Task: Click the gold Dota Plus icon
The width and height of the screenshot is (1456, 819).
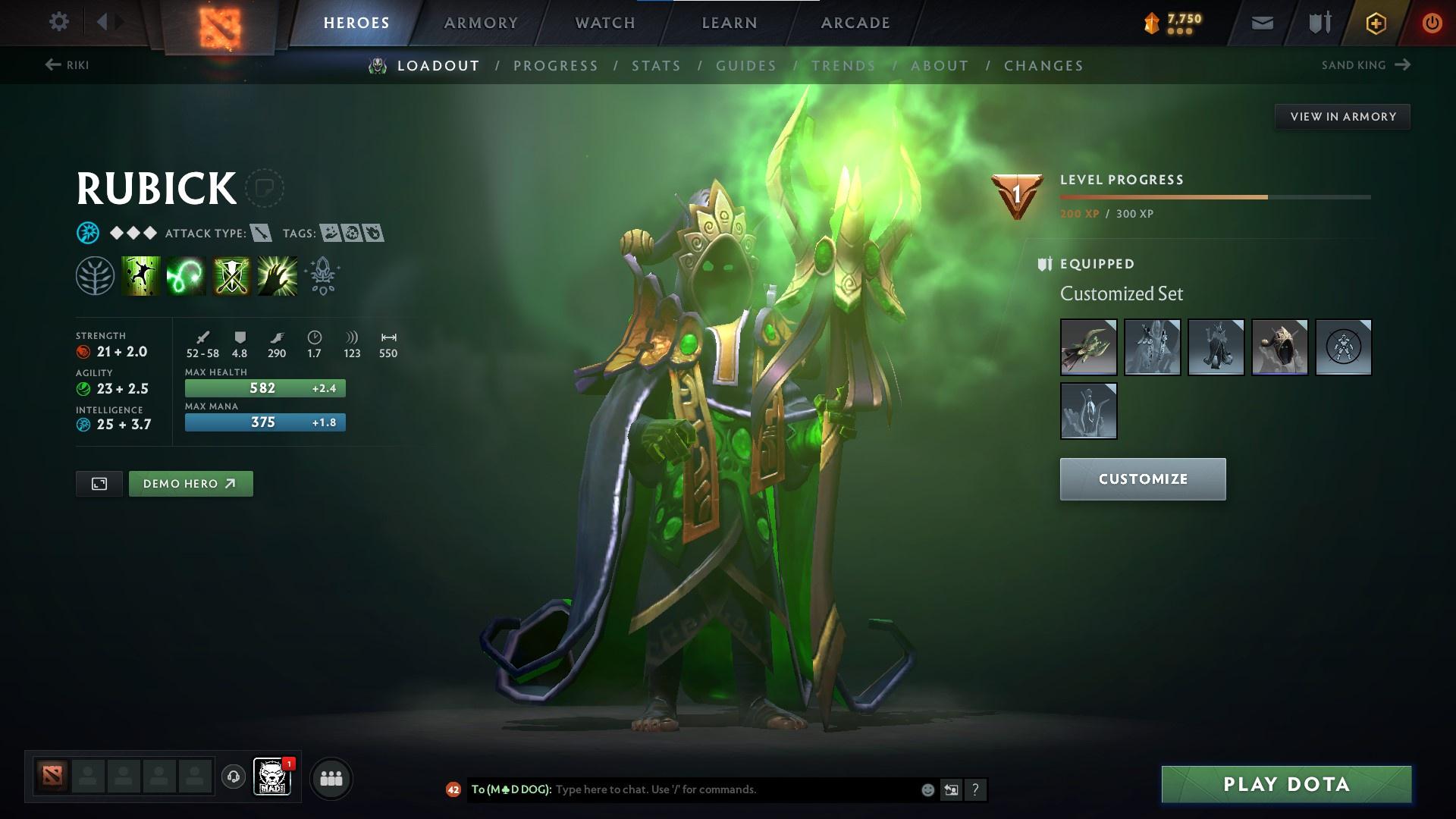Action: tap(1376, 22)
